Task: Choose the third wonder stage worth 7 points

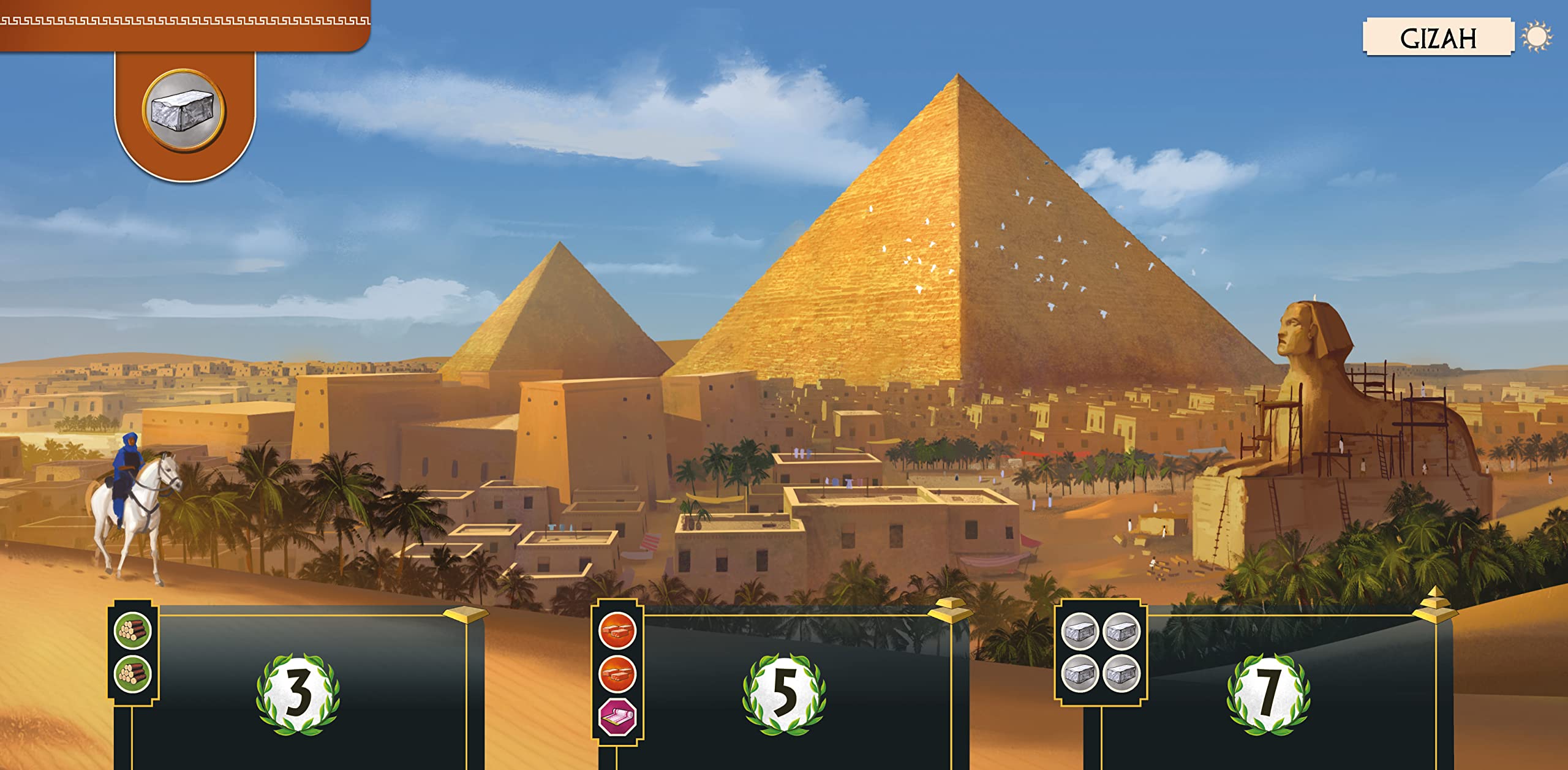Action: 1268,694
